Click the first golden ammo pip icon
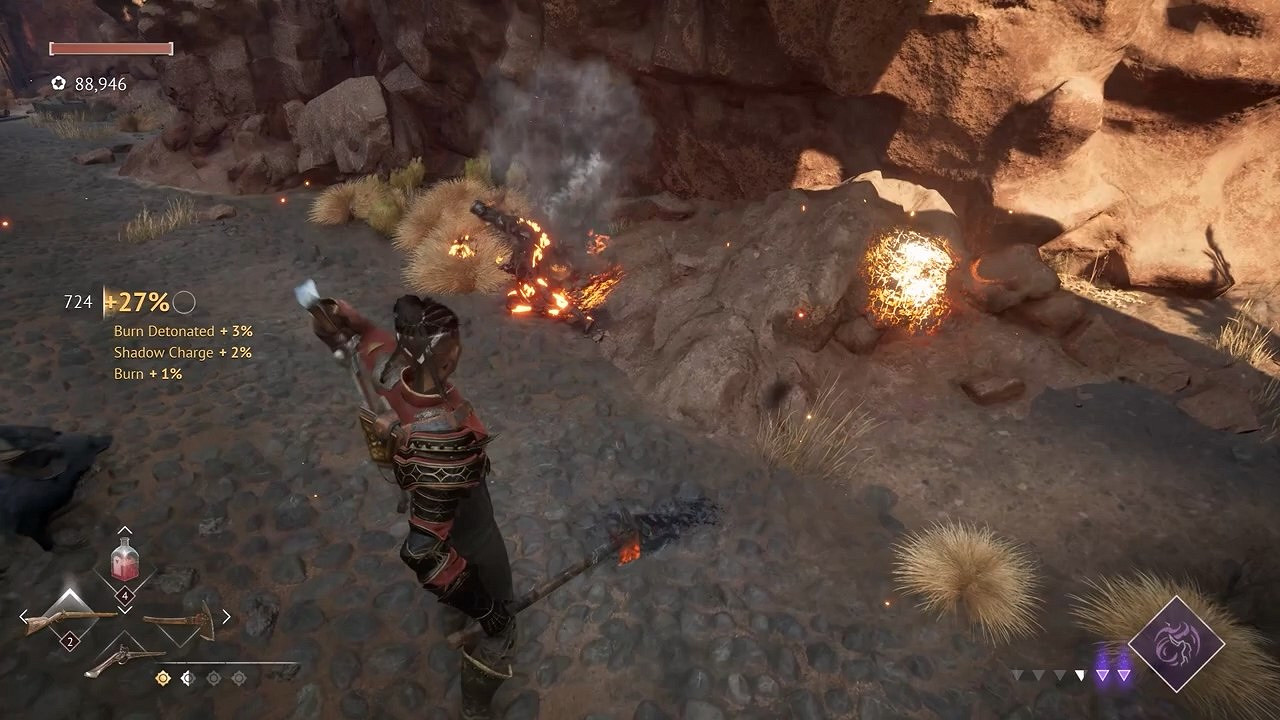This screenshot has width=1280, height=720. [x=161, y=677]
